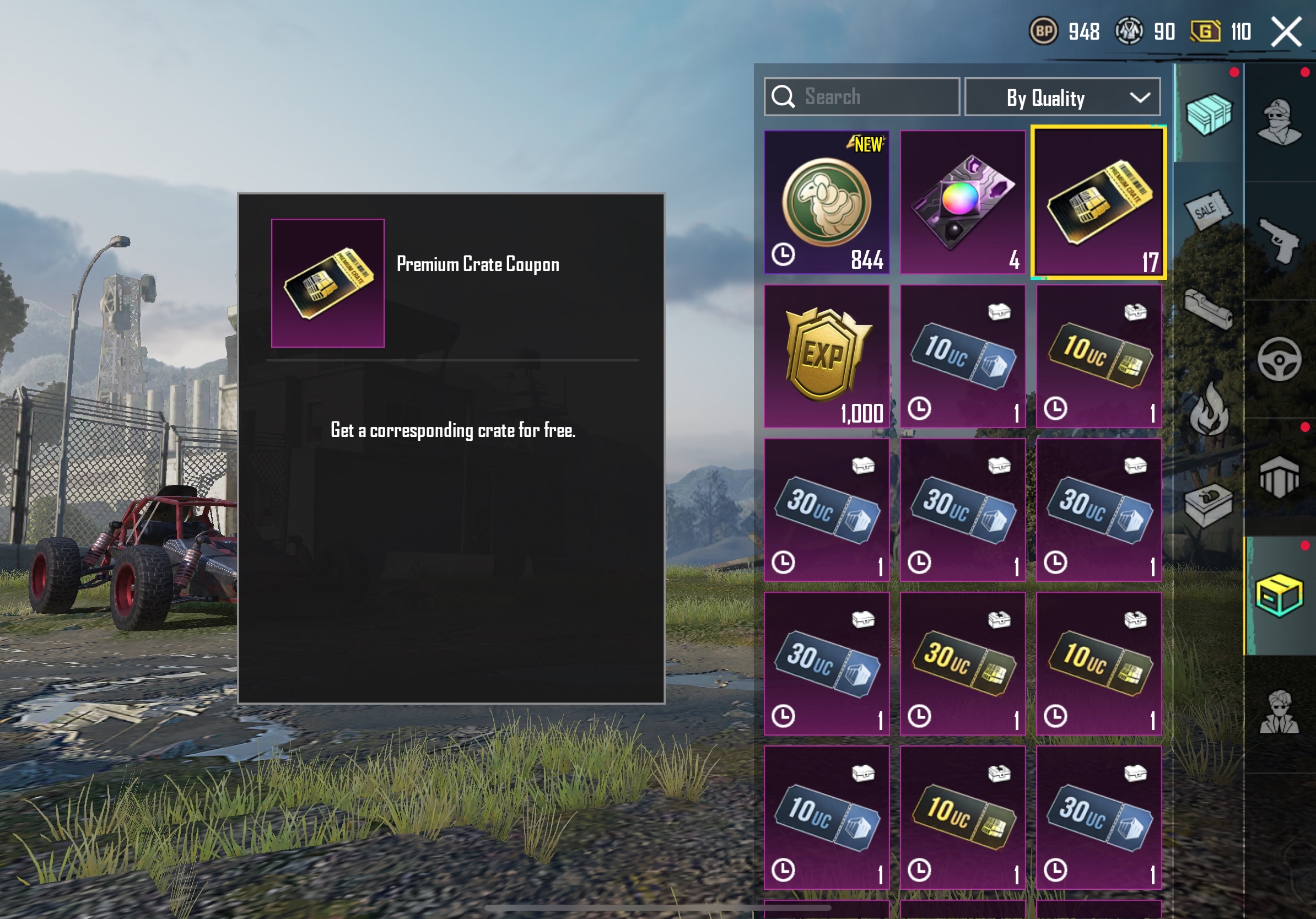
Task: Open the teal crate category tab
Action: click(x=1209, y=114)
